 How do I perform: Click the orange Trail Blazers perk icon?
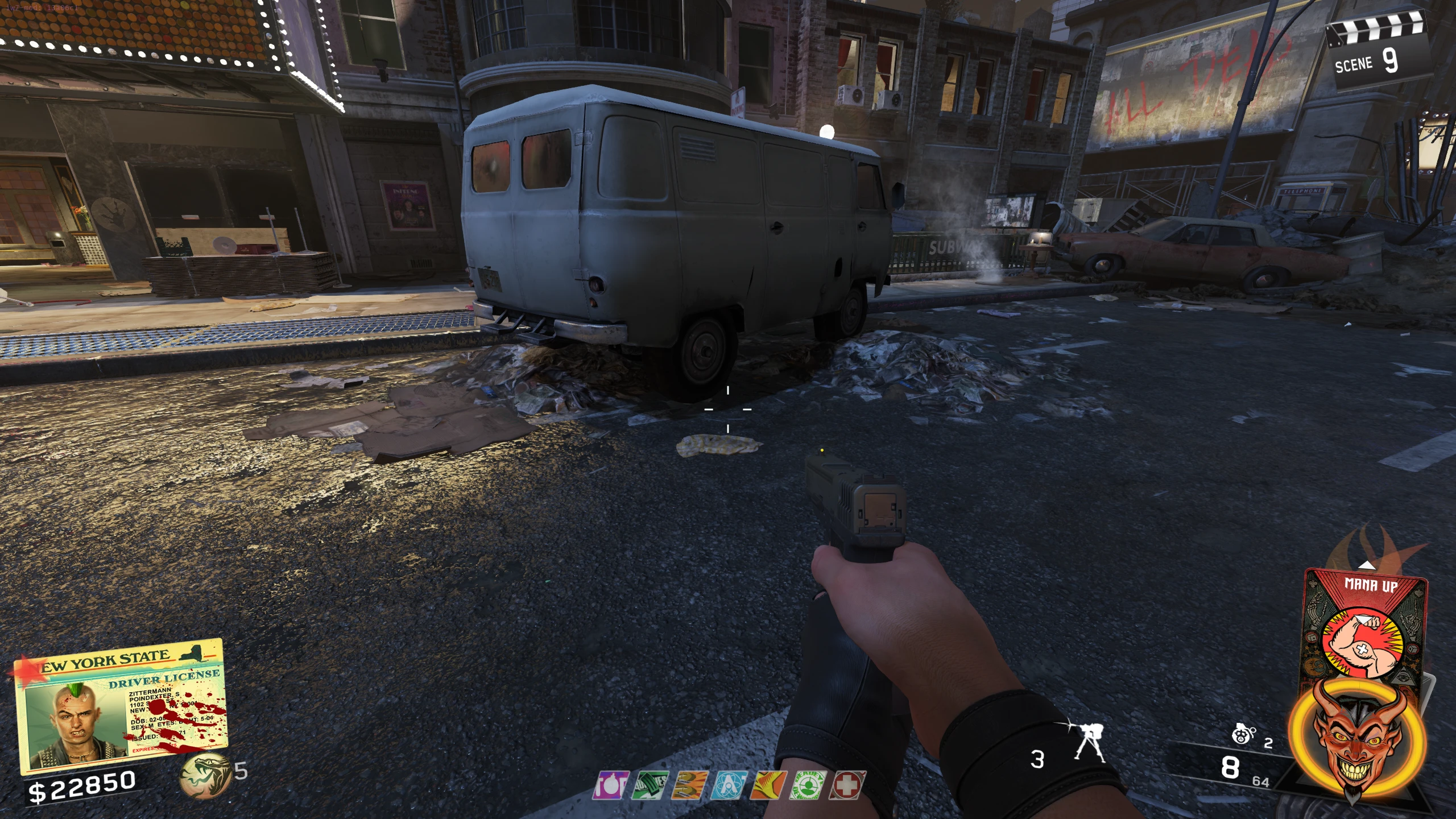click(x=768, y=785)
